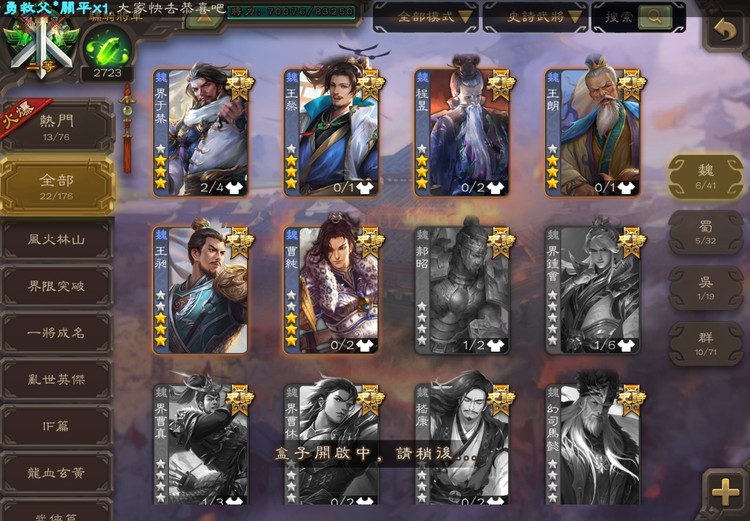Switch to the 亂世英傑 category
The width and height of the screenshot is (750, 521).
tap(56, 380)
